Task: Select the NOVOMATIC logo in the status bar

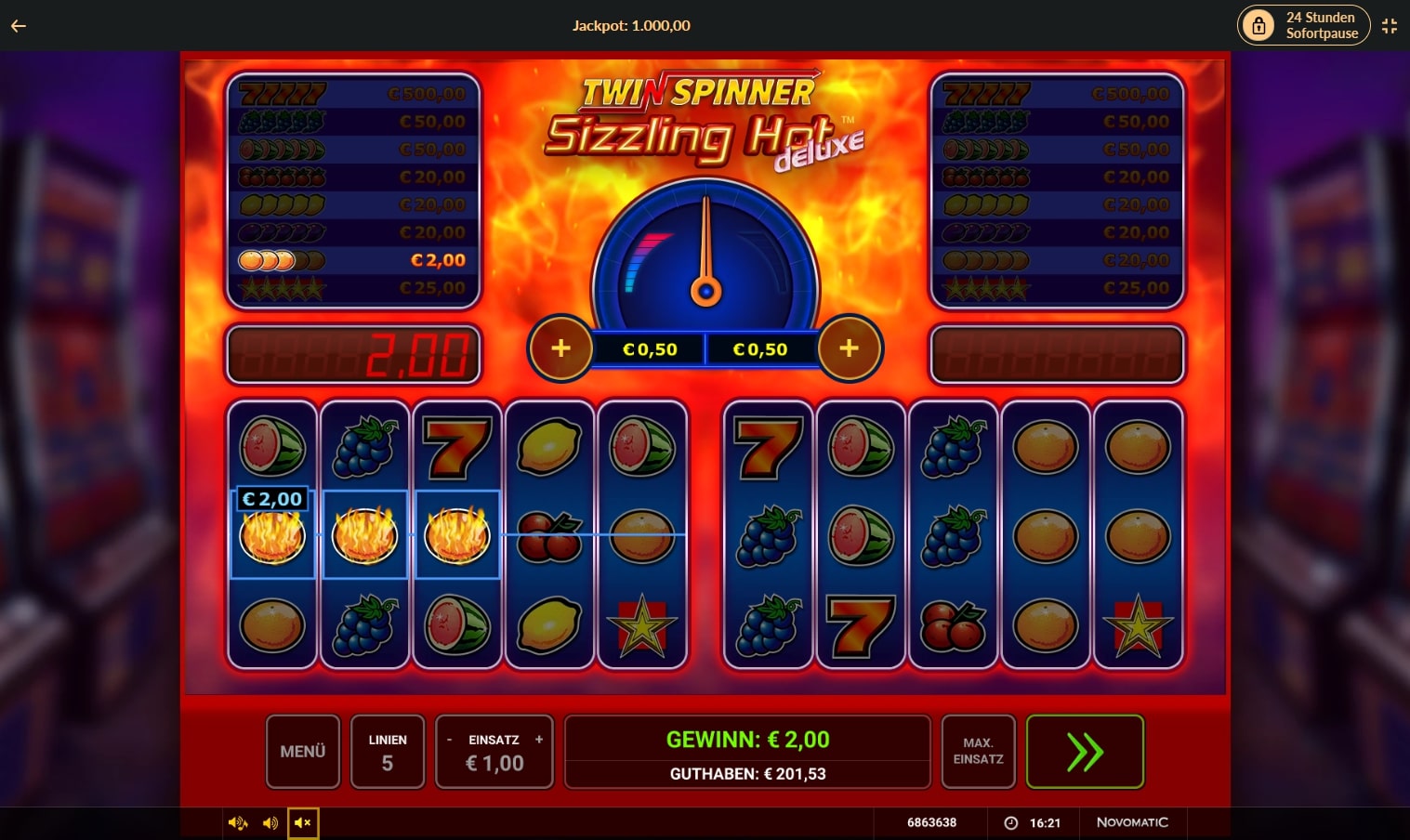Action: [x=1132, y=822]
